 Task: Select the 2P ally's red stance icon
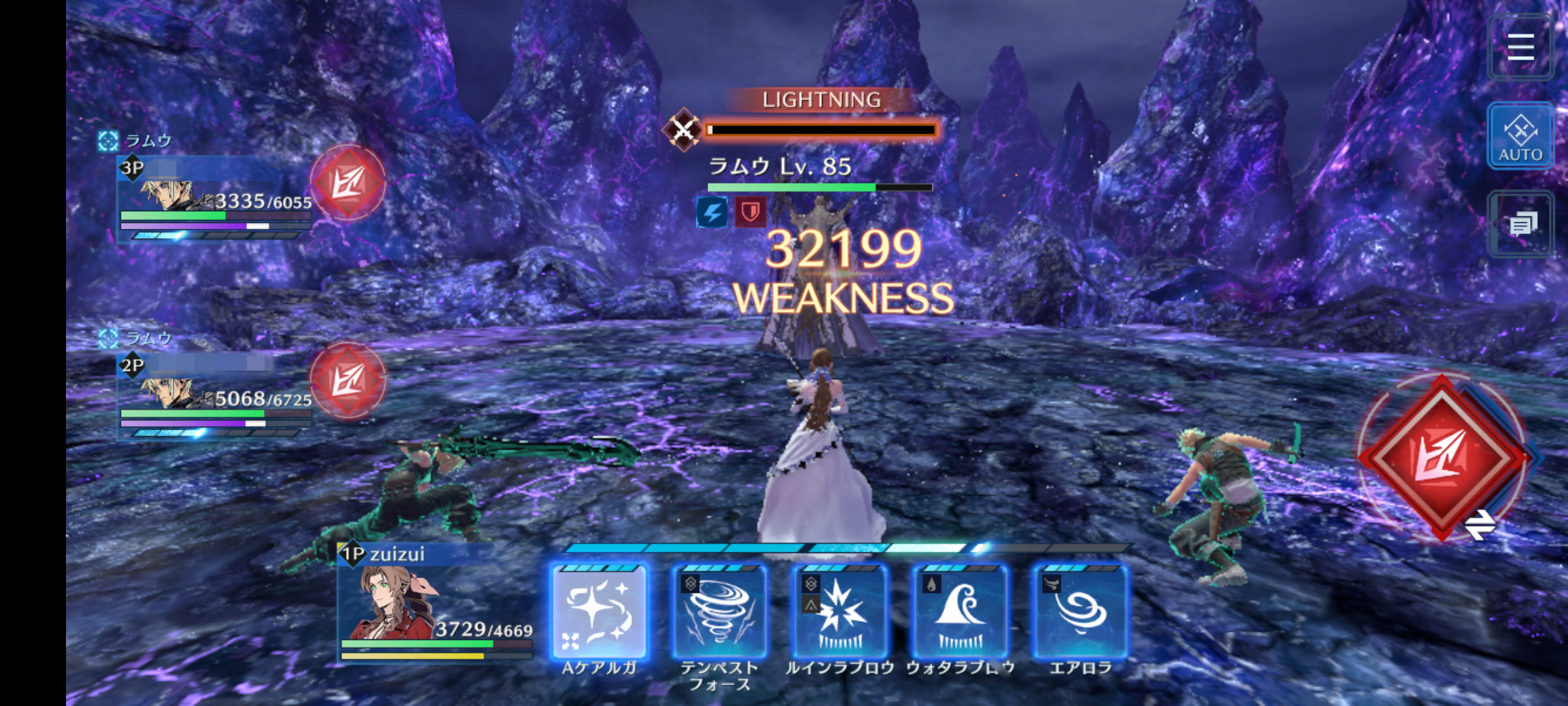pos(348,380)
